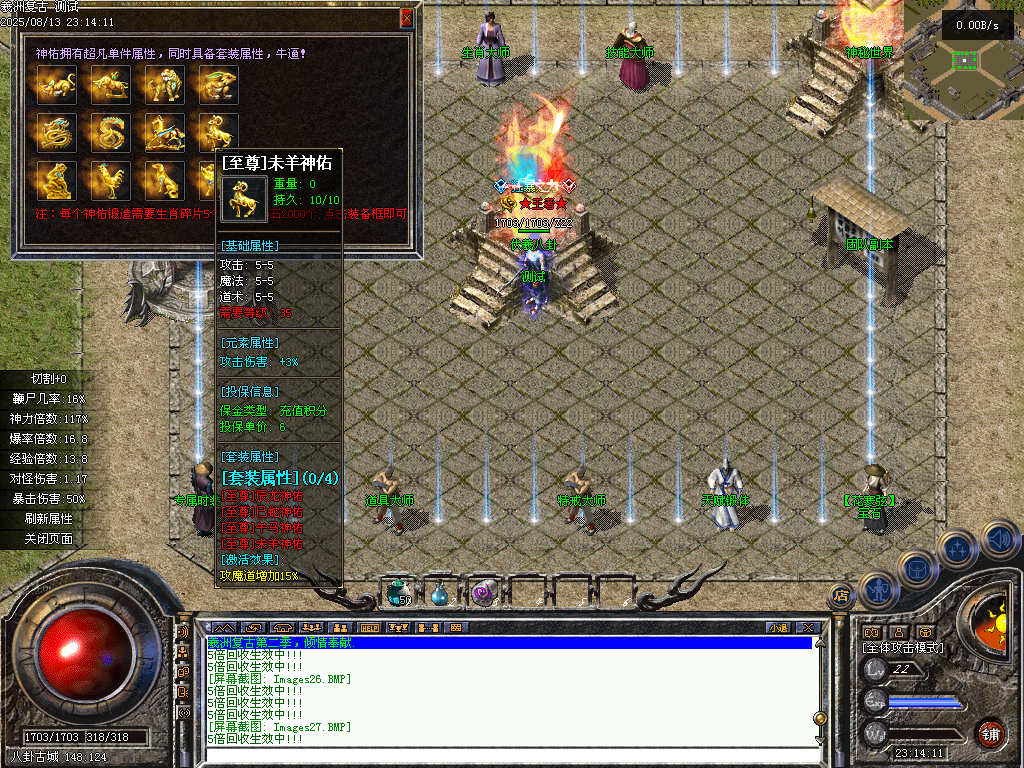Screen dimensions: 1024x768
Task: Choose the golden horse statue slot
Action: pyautogui.click(x=165, y=132)
